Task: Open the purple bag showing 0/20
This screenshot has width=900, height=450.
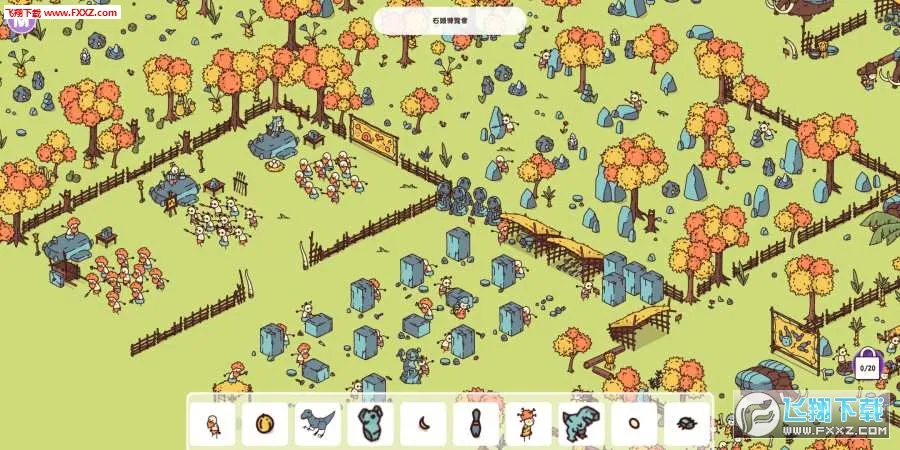Action: (866, 364)
